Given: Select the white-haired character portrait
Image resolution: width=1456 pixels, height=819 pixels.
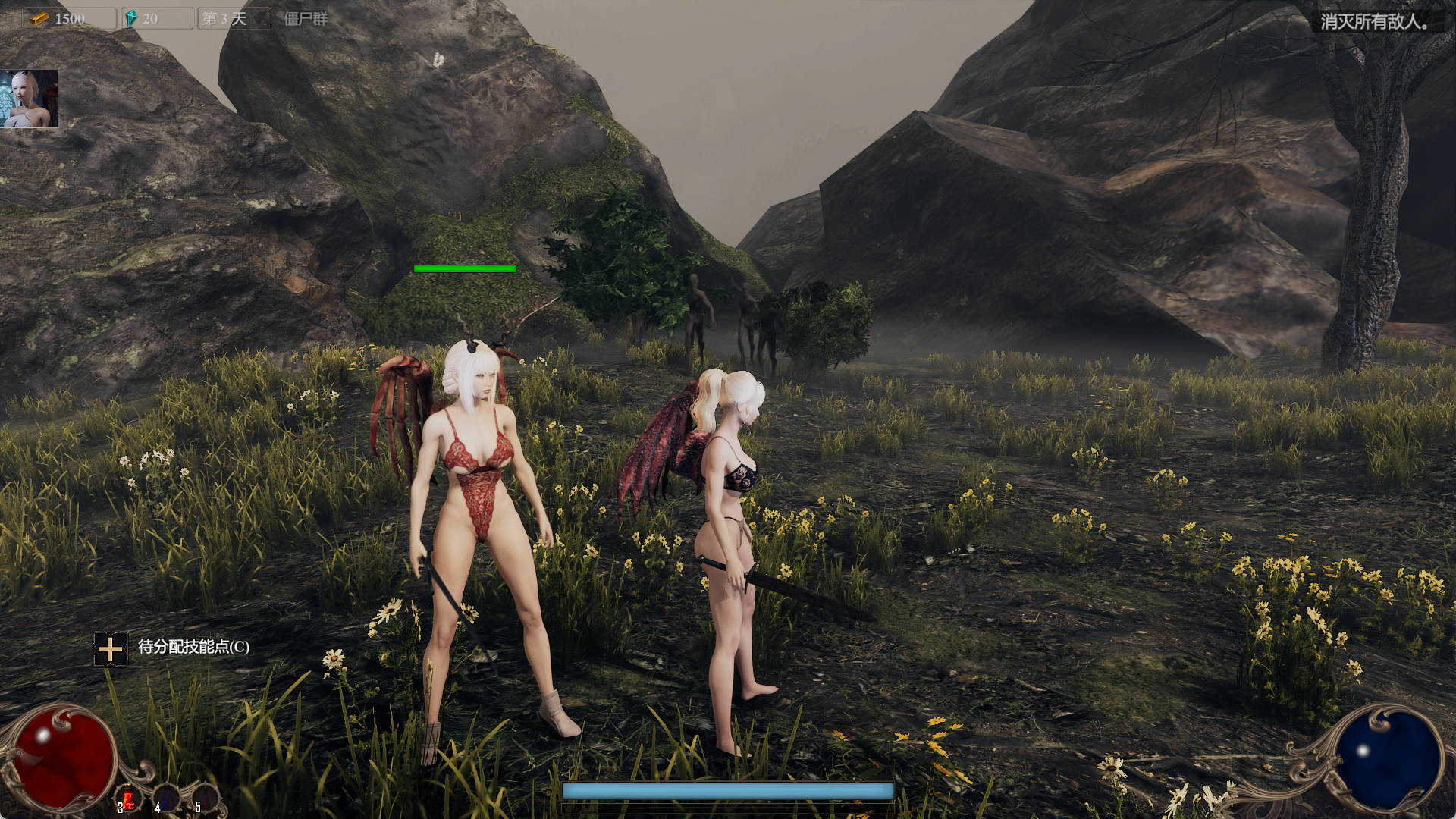Looking at the screenshot, I should click(30, 99).
